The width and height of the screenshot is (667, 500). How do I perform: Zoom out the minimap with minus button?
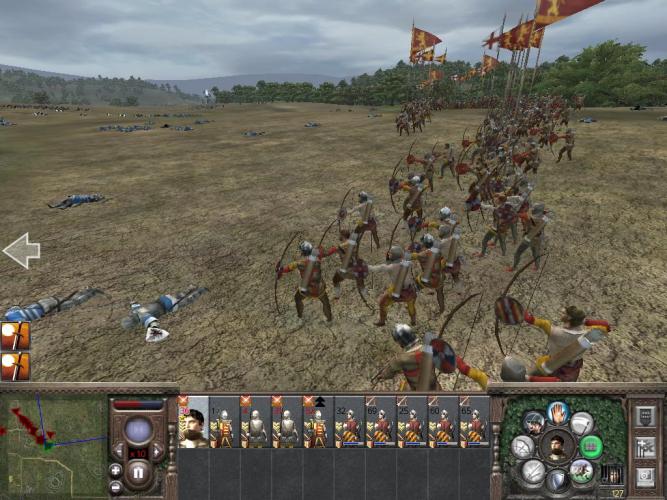click(x=116, y=484)
